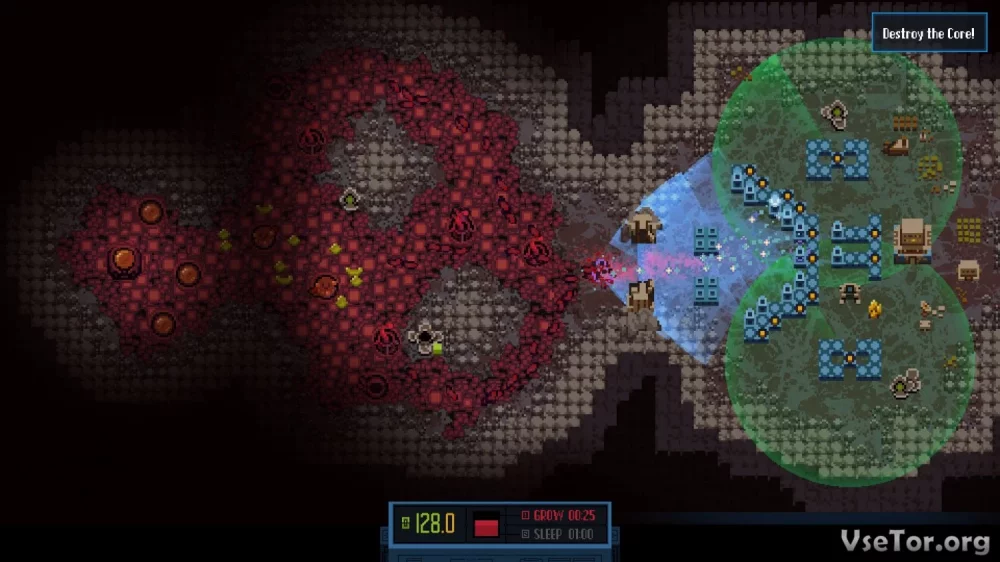
Task: Click the Destroy the Core objective box
Action: [x=928, y=34]
